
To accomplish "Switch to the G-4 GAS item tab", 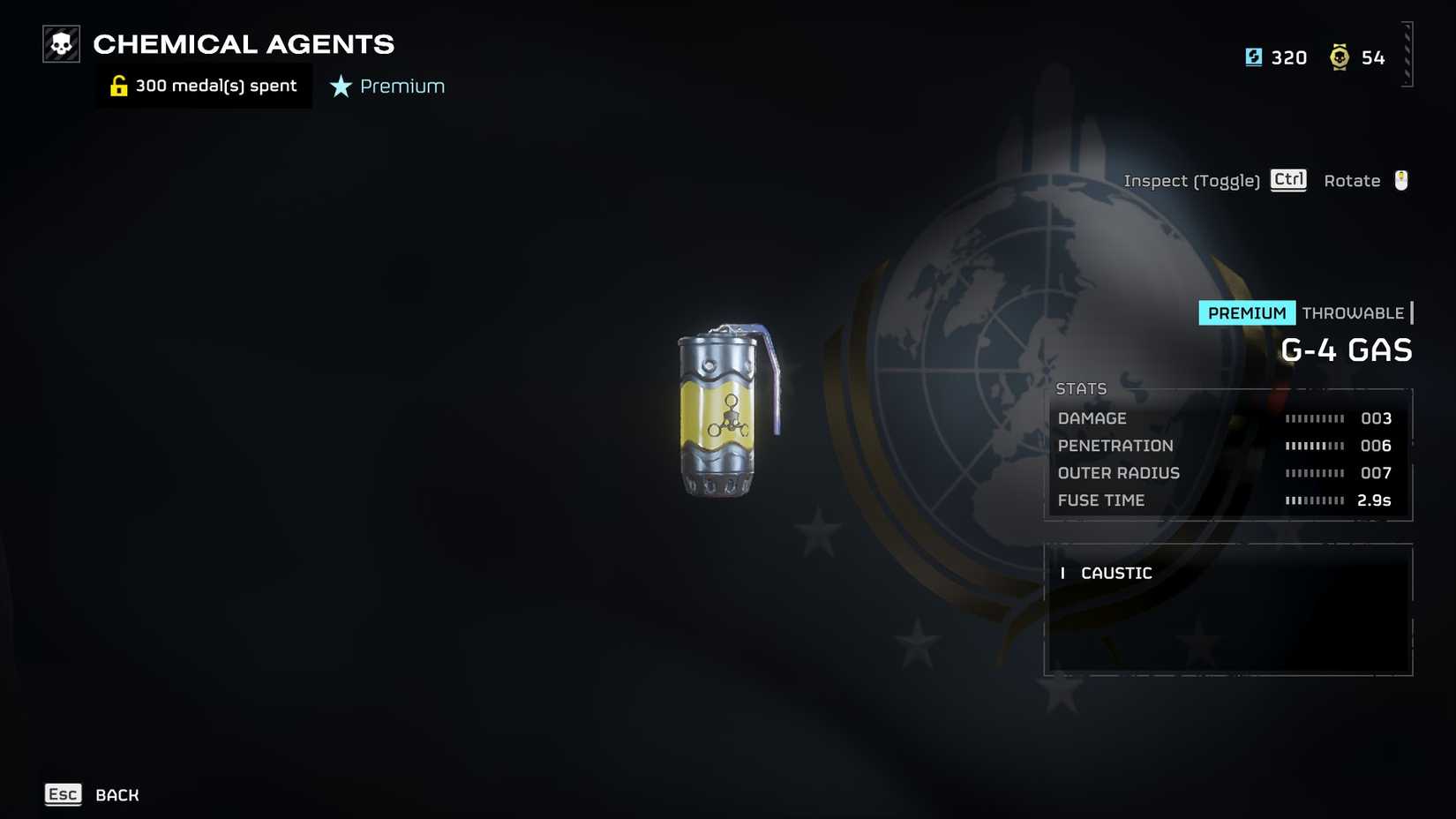I will [x=1347, y=349].
